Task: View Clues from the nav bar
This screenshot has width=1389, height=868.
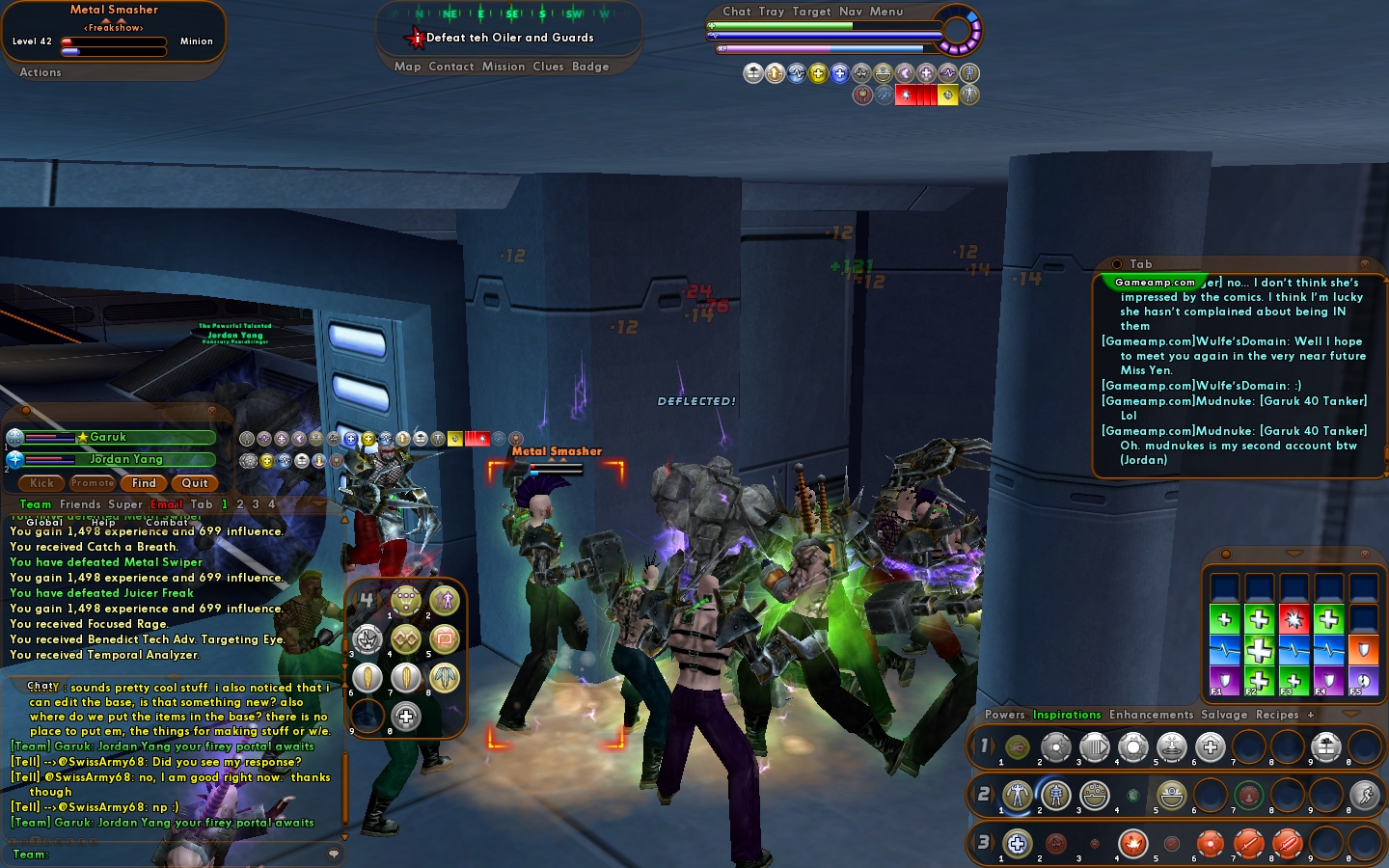Action: pyautogui.click(x=548, y=67)
